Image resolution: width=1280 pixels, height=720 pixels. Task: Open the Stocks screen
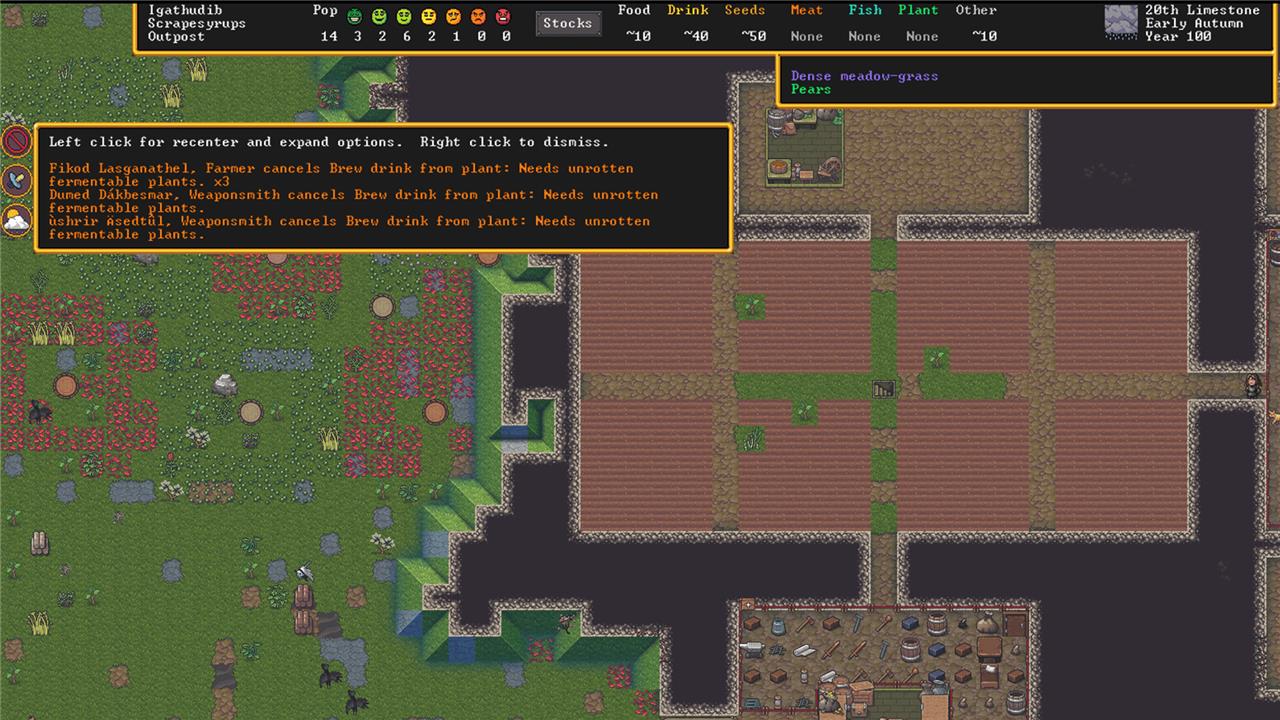pos(568,23)
